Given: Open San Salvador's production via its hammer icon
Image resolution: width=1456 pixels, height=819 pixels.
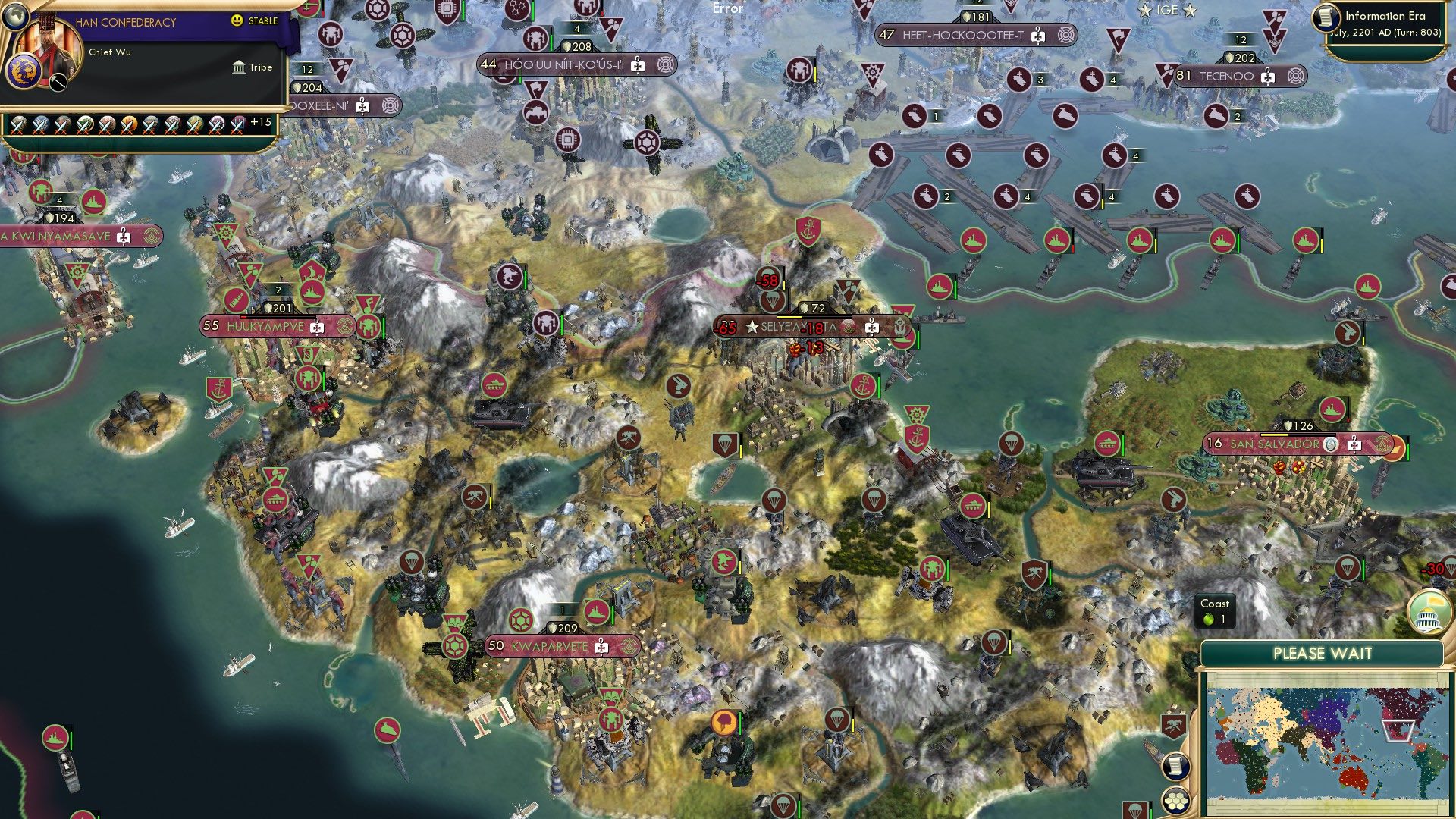Looking at the screenshot, I should point(1354,444).
